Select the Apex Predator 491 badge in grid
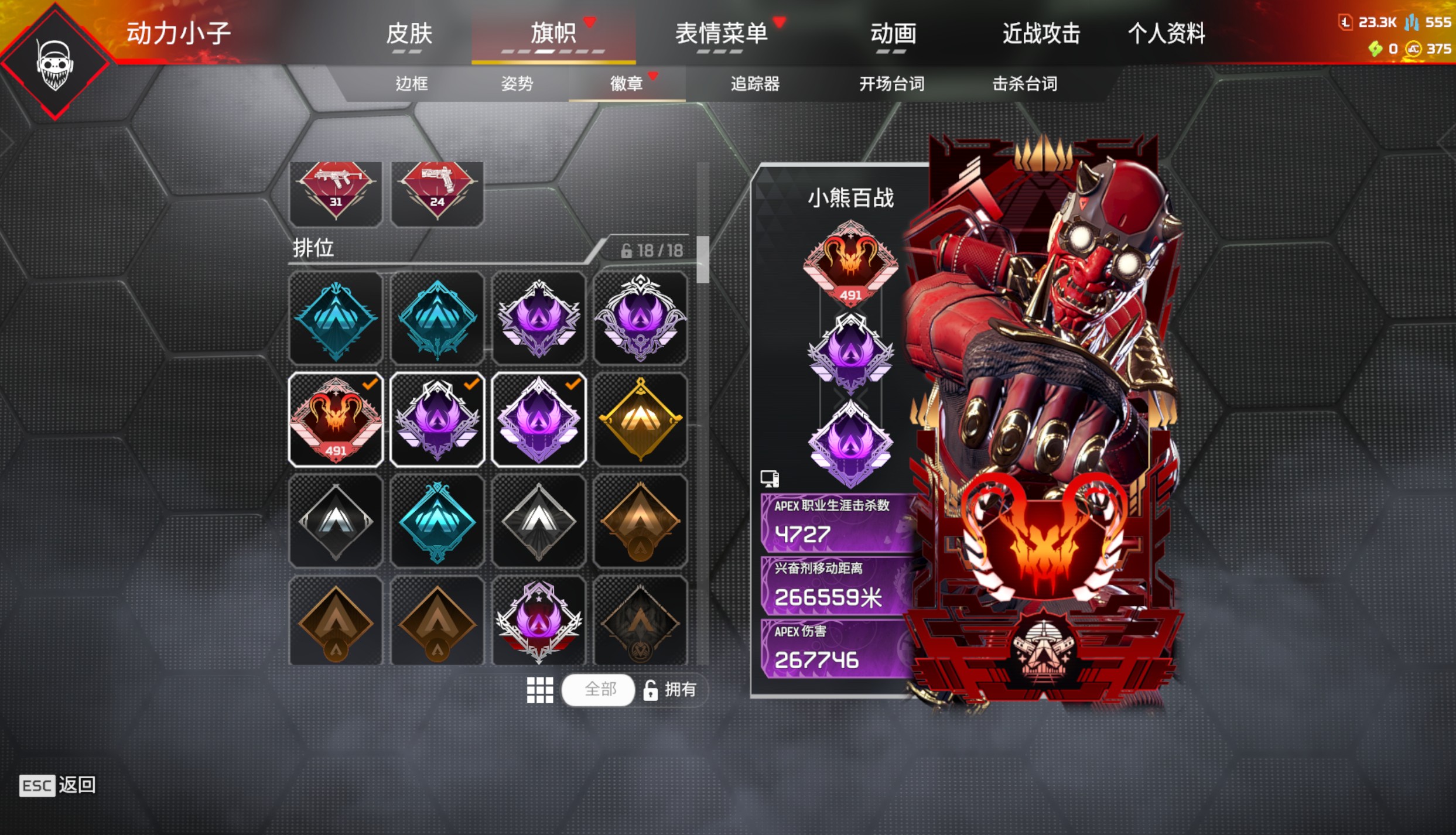Image resolution: width=1456 pixels, height=835 pixels. (x=336, y=419)
